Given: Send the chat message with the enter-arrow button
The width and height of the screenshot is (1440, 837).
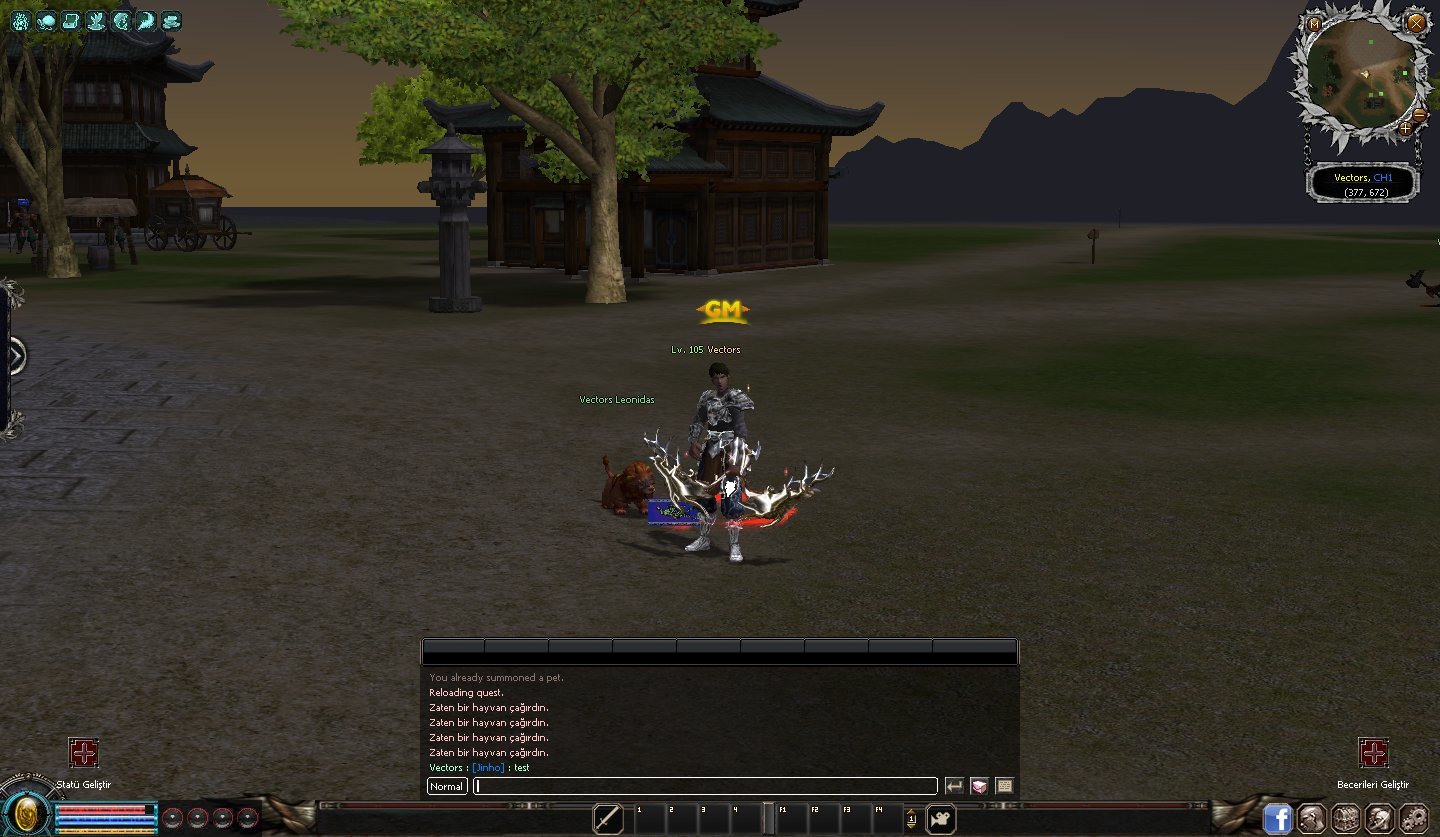Looking at the screenshot, I should (x=954, y=786).
